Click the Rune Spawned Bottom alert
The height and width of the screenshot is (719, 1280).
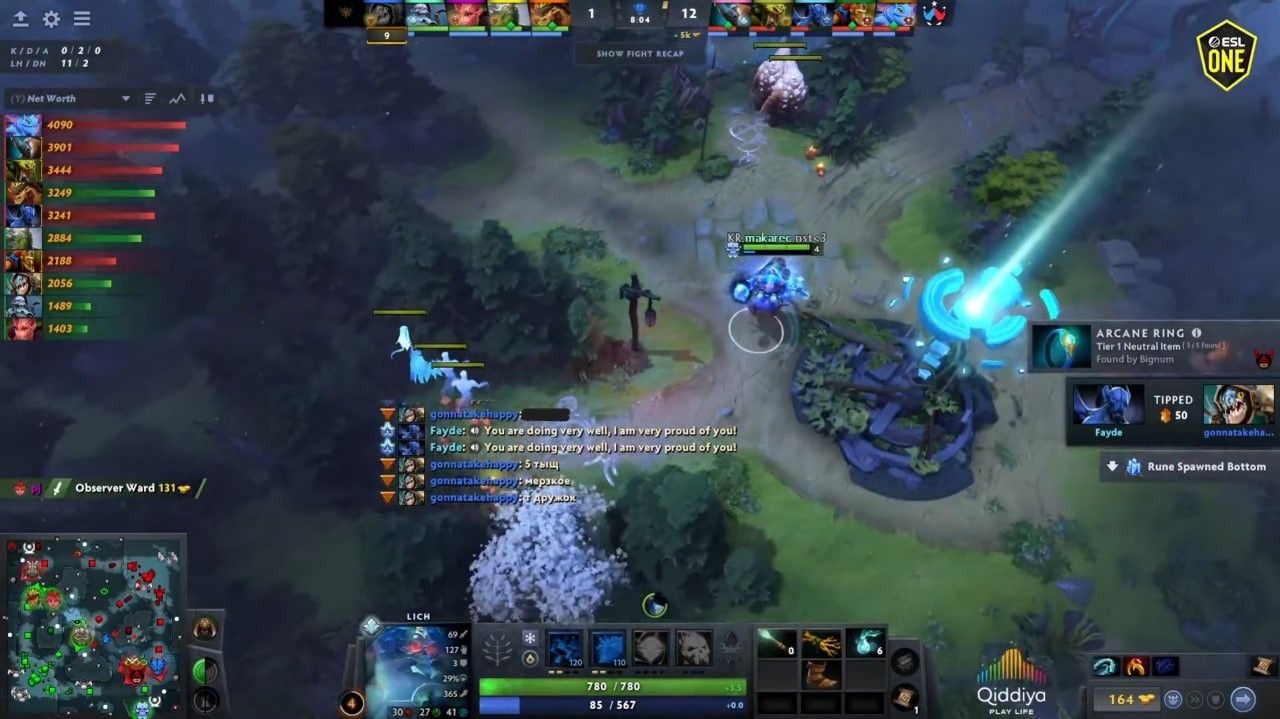[x=1188, y=467]
